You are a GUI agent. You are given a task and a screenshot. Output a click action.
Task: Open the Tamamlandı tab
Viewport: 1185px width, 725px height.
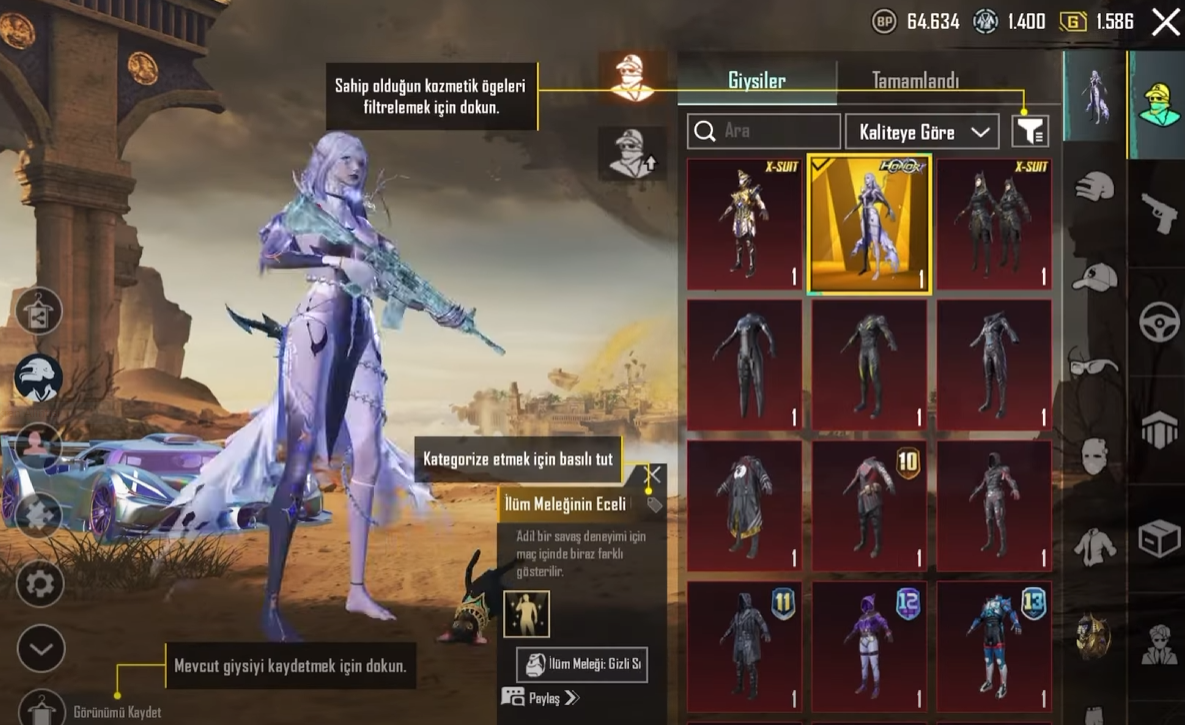(915, 81)
